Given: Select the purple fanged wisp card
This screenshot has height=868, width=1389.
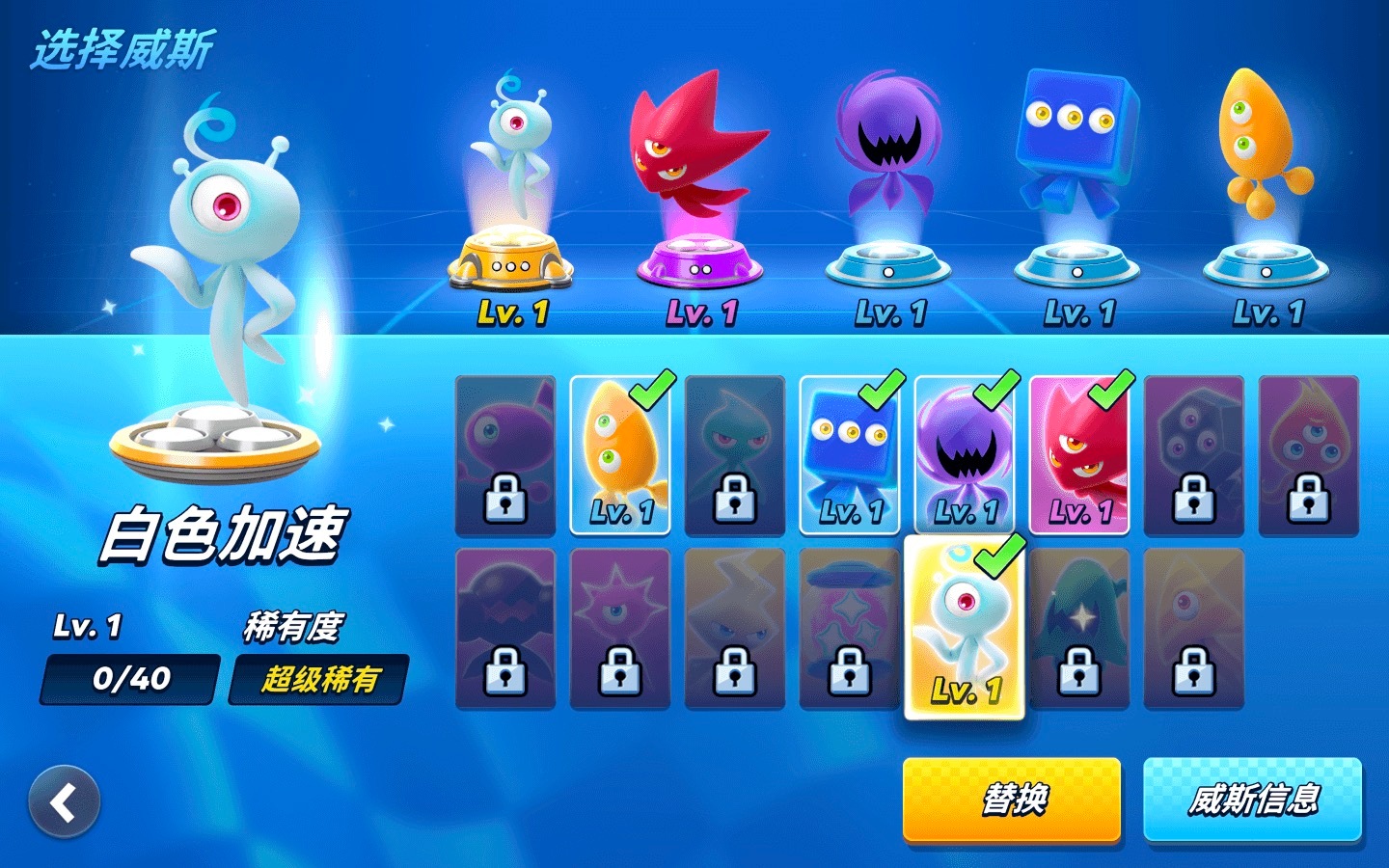Looking at the screenshot, I should (965, 454).
